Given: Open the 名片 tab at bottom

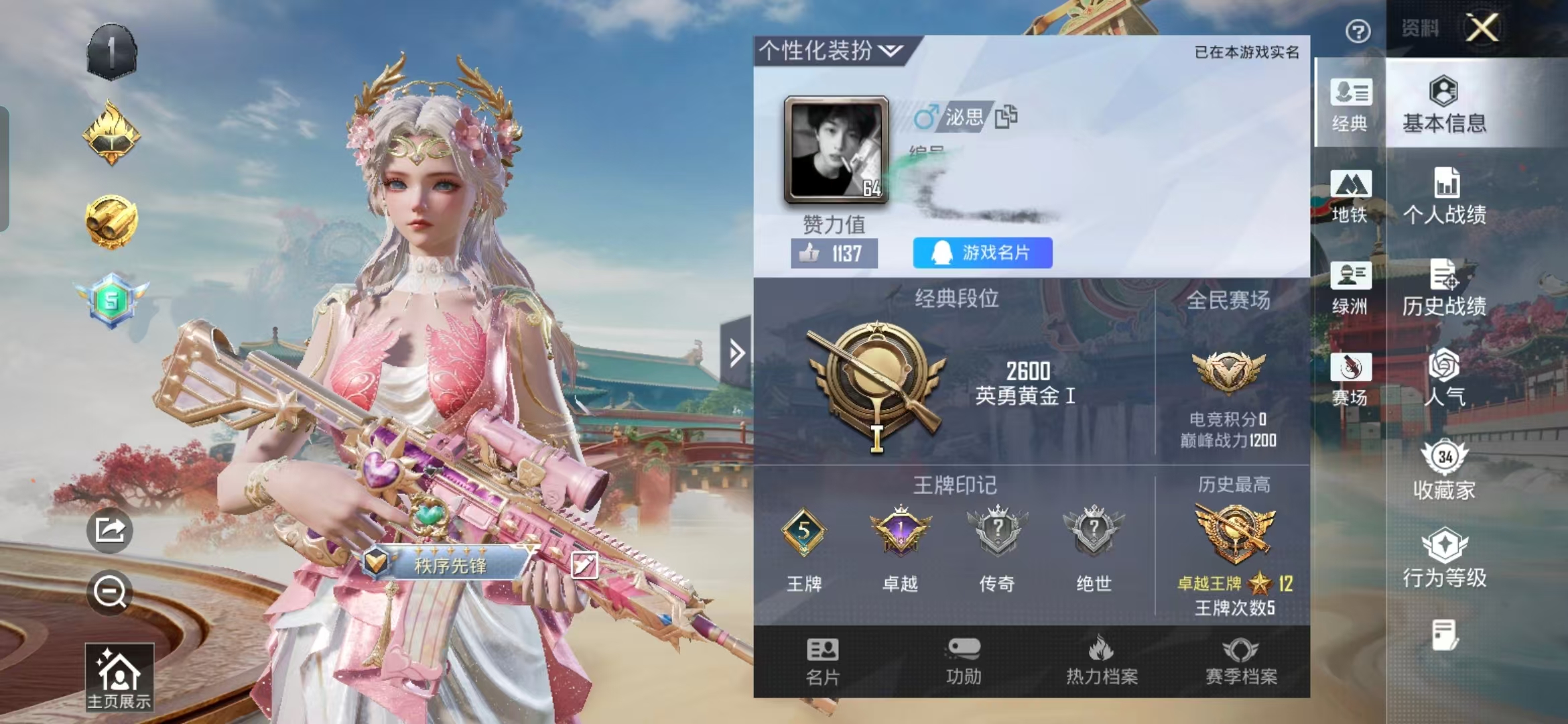Looking at the screenshot, I should [x=823, y=662].
